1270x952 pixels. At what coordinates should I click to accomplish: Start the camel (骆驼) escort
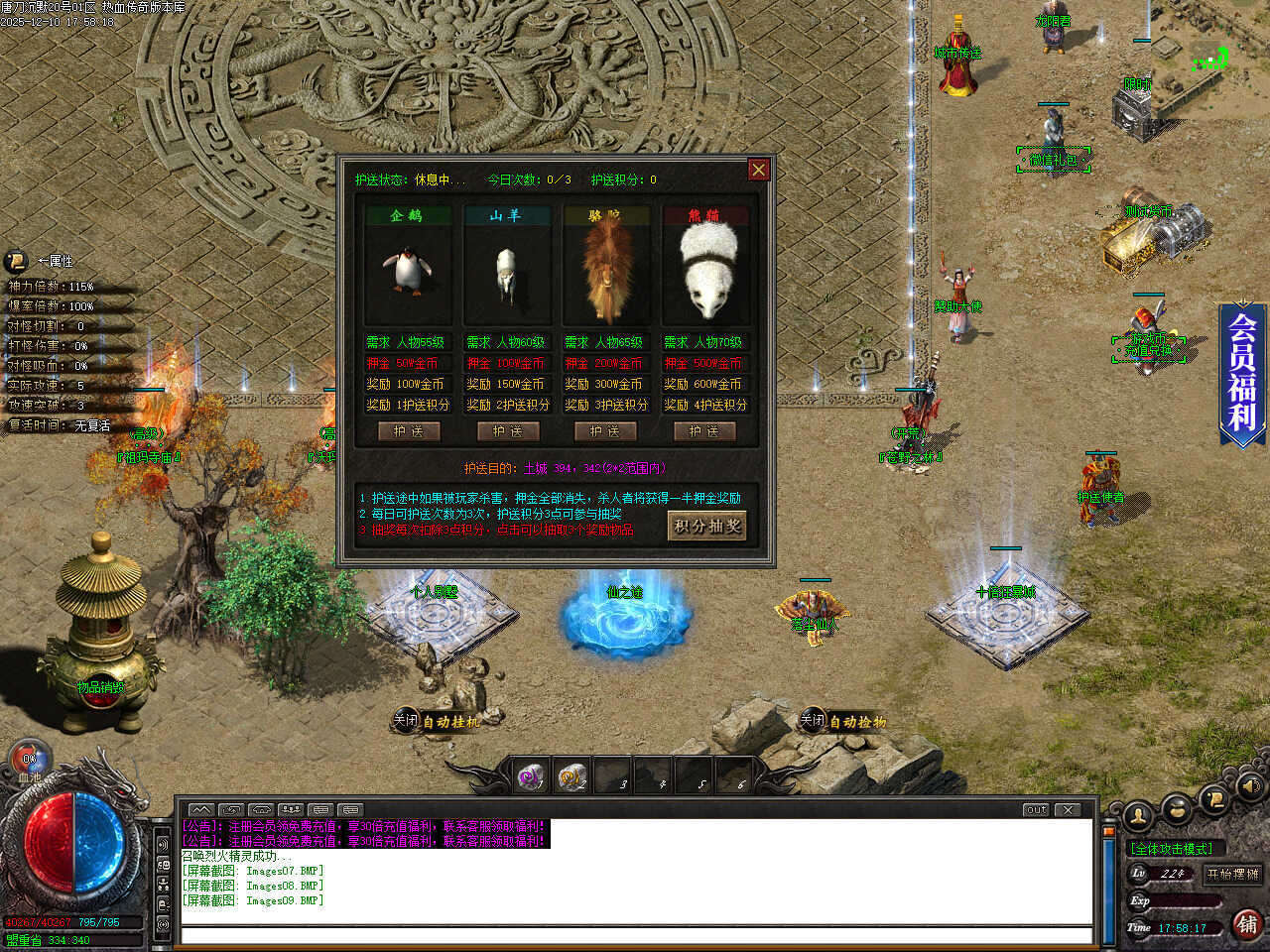click(x=605, y=431)
